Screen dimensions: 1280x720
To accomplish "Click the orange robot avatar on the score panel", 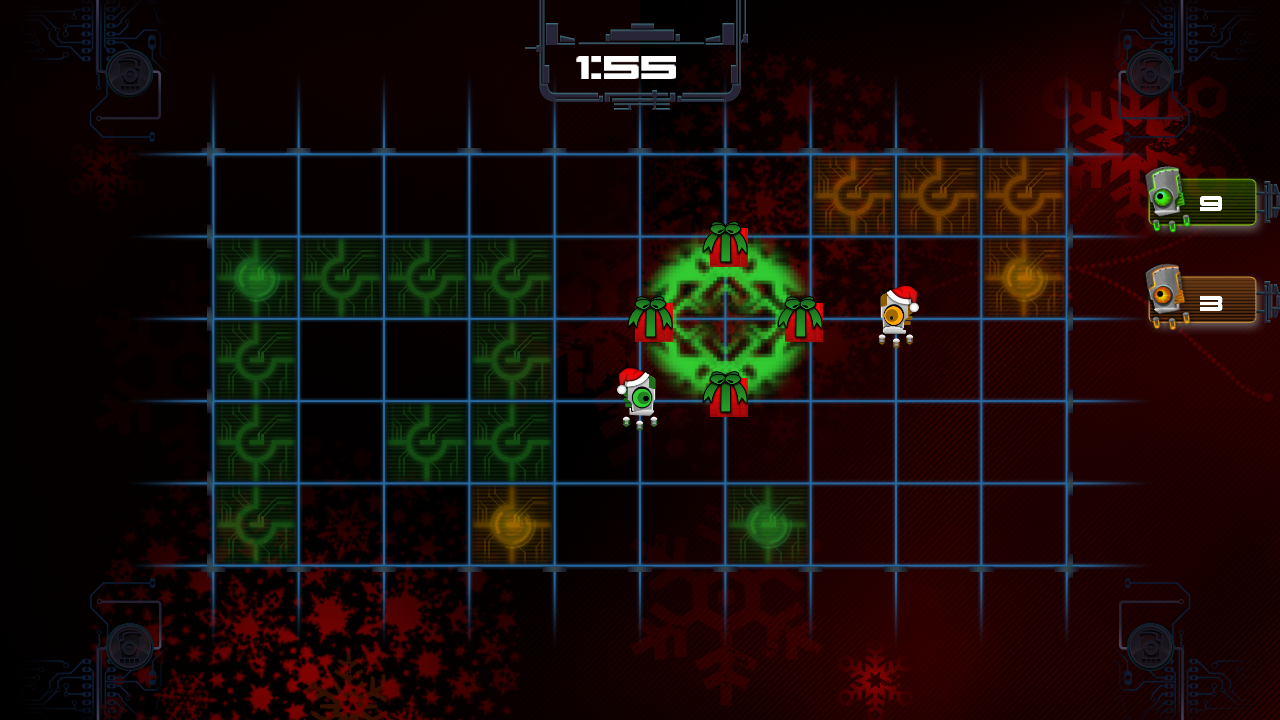I will pos(1162,298).
